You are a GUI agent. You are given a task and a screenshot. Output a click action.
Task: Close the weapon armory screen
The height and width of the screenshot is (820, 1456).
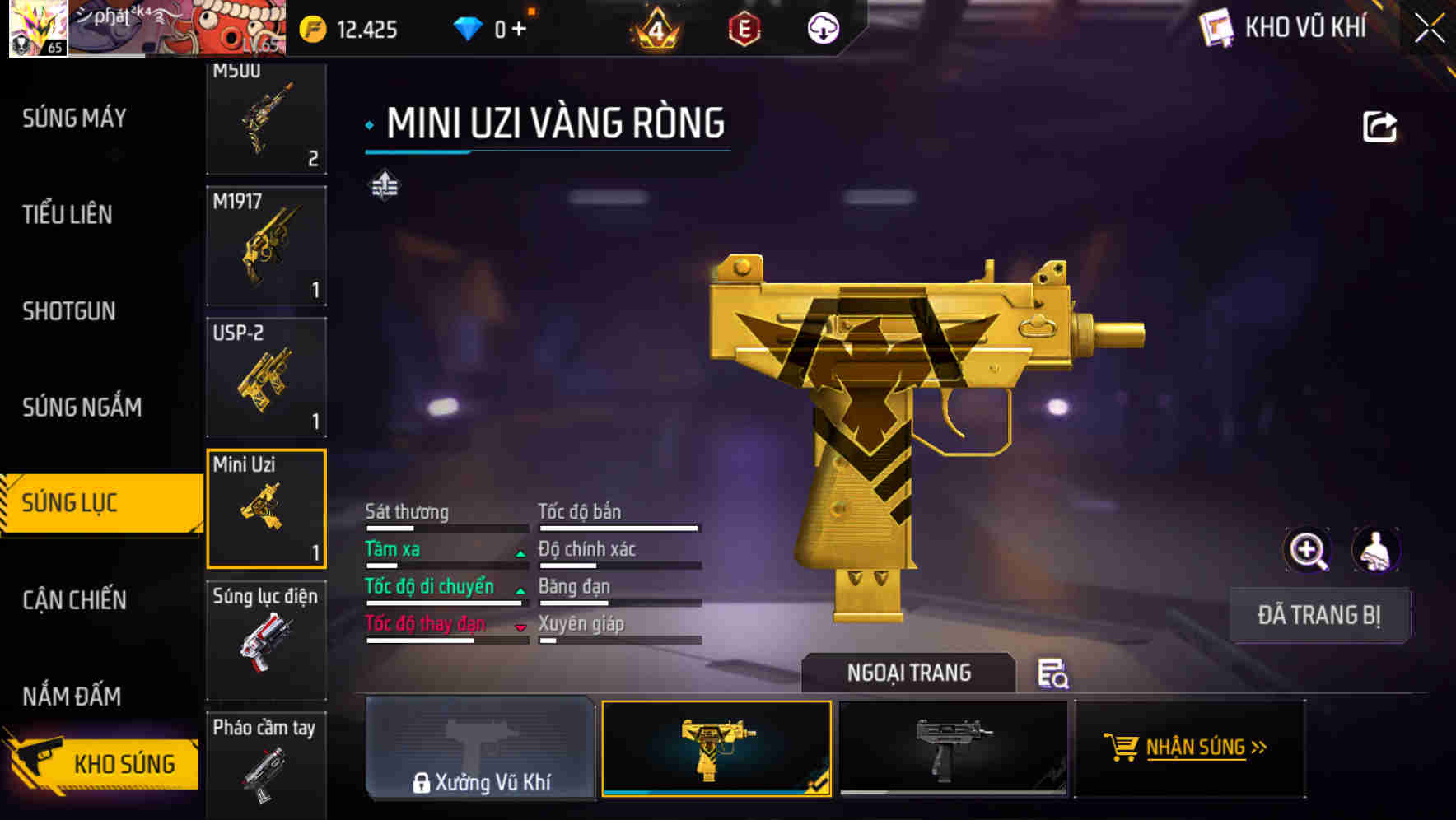click(1430, 28)
